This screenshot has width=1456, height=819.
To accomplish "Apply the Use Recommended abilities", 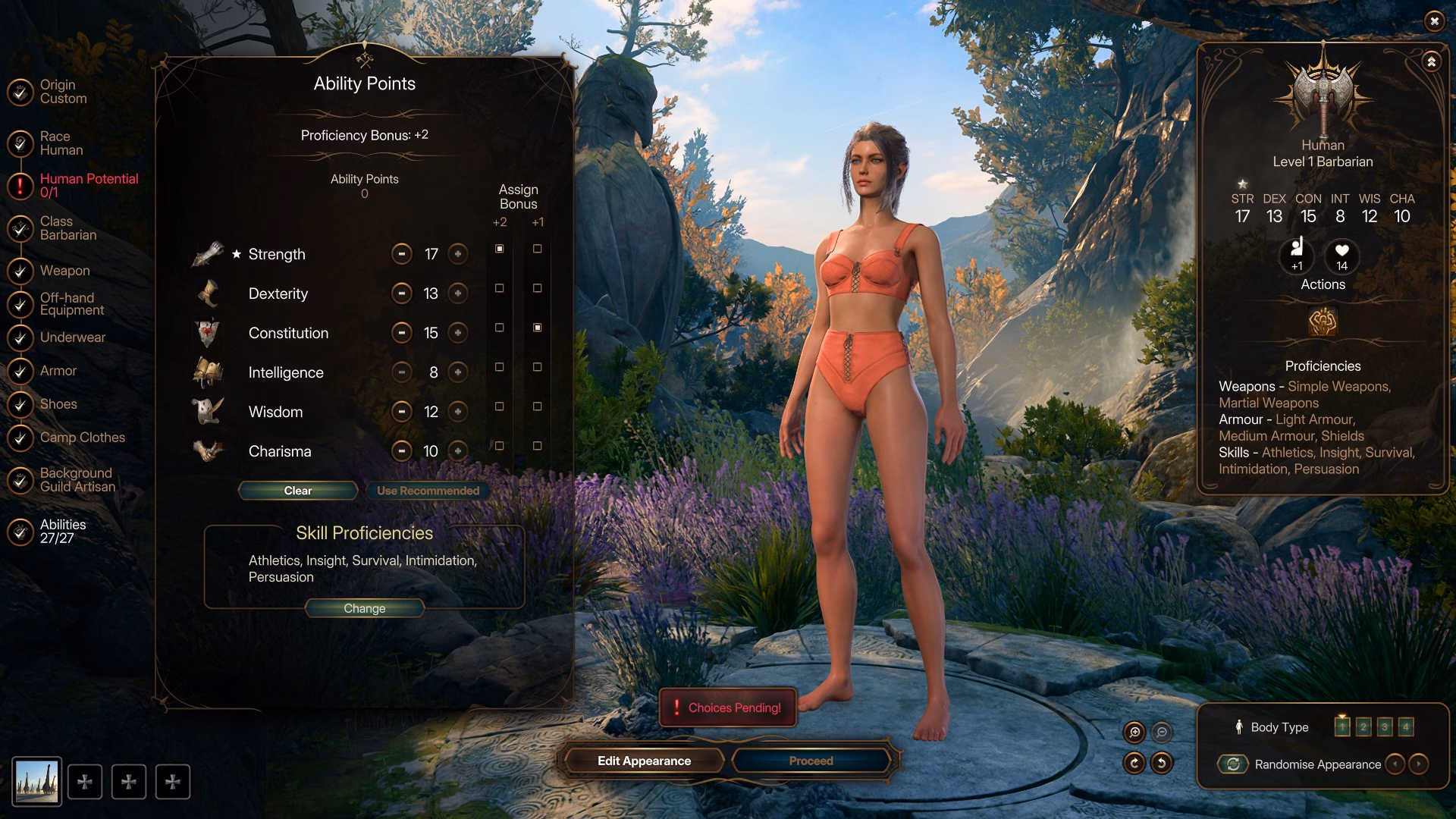I will tap(428, 491).
